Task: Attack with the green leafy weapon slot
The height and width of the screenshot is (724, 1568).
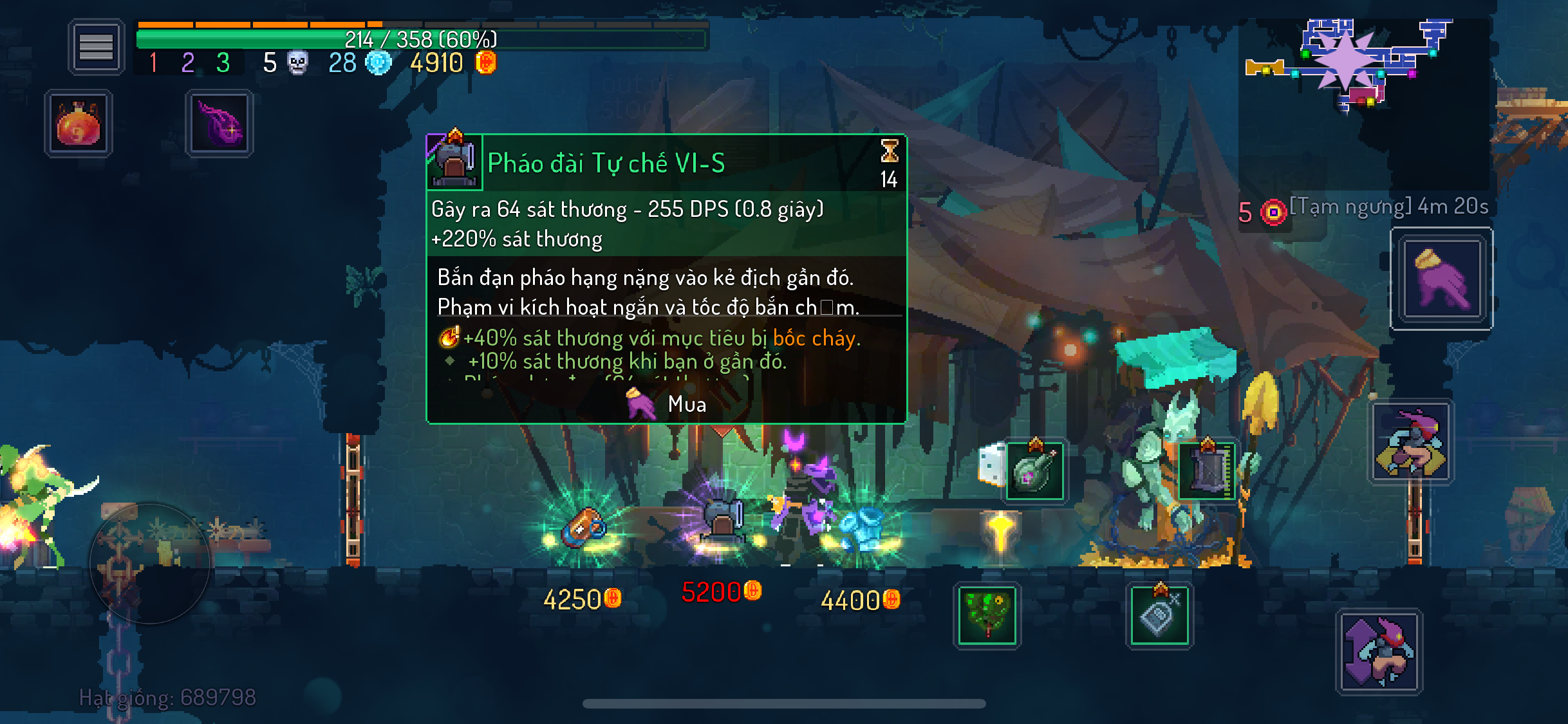Action: (987, 615)
